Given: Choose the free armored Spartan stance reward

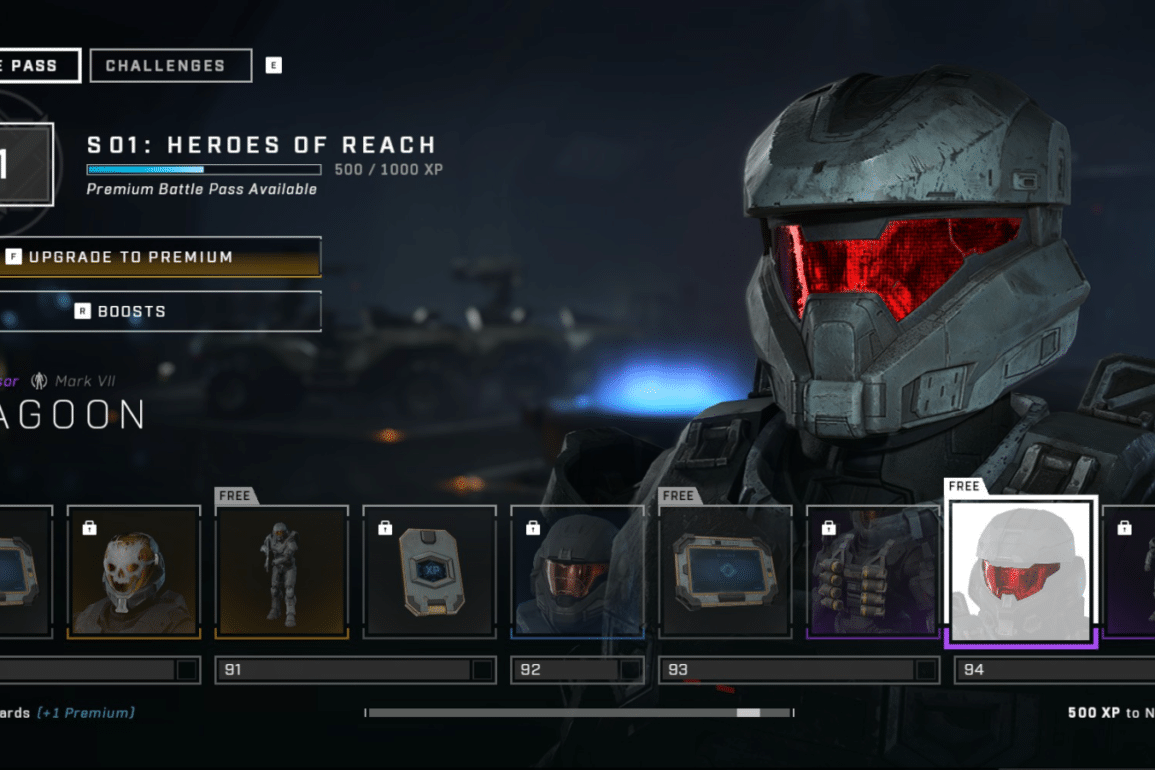Looking at the screenshot, I should 281,572.
